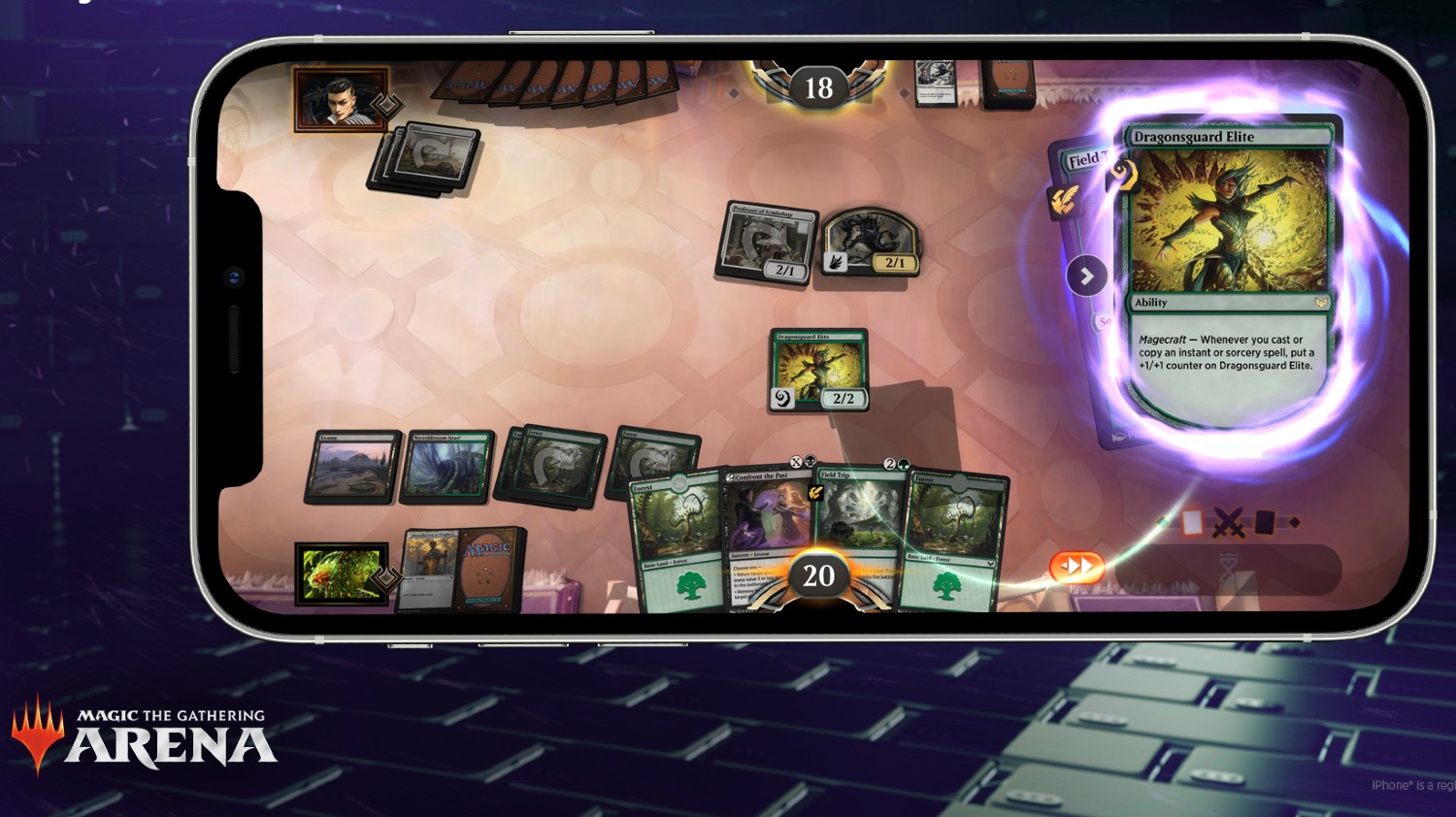Tap your library showing the Magic card back

(x=485, y=571)
